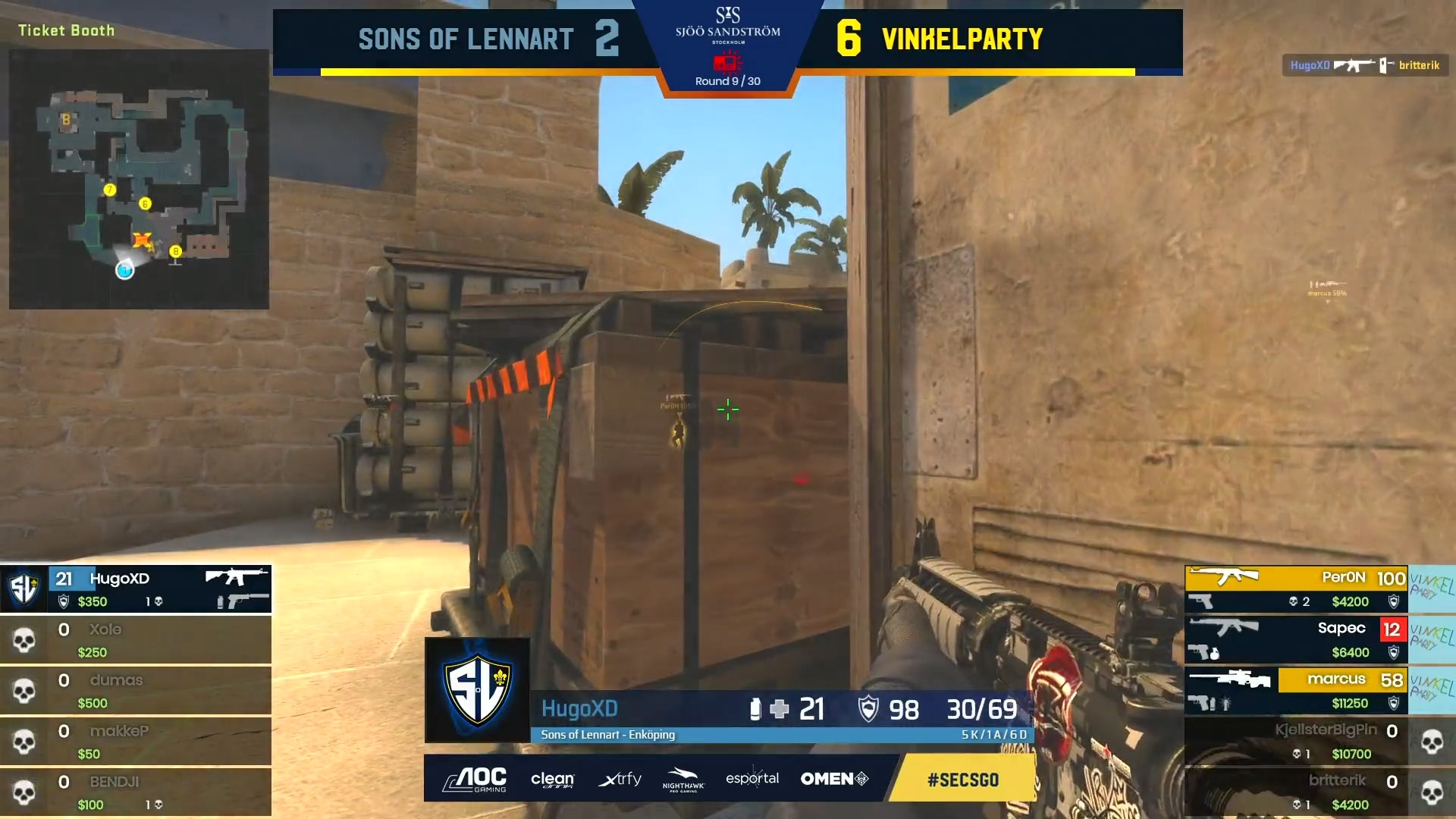The image size is (1456, 819).
Task: Click the HugoXD kill feed entry
Action: tap(1365, 65)
